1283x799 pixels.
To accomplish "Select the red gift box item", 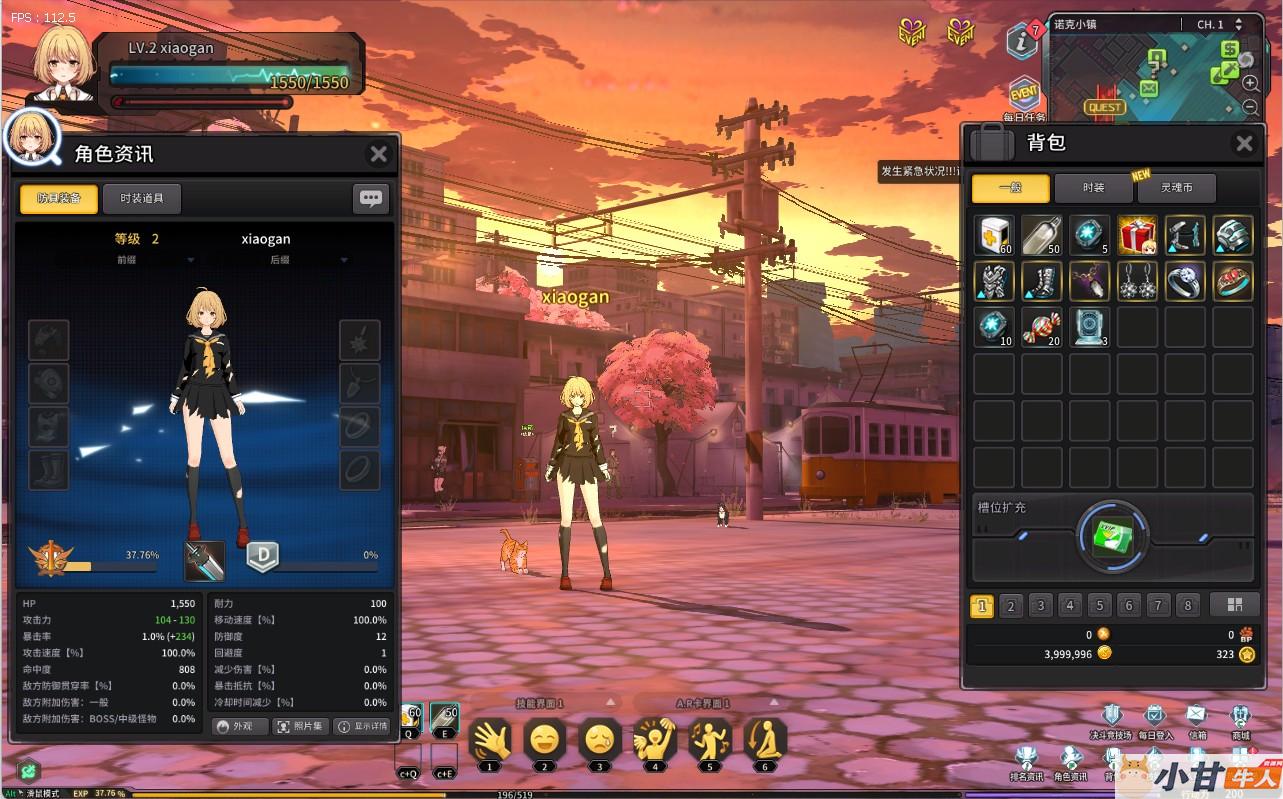I will 1137,236.
